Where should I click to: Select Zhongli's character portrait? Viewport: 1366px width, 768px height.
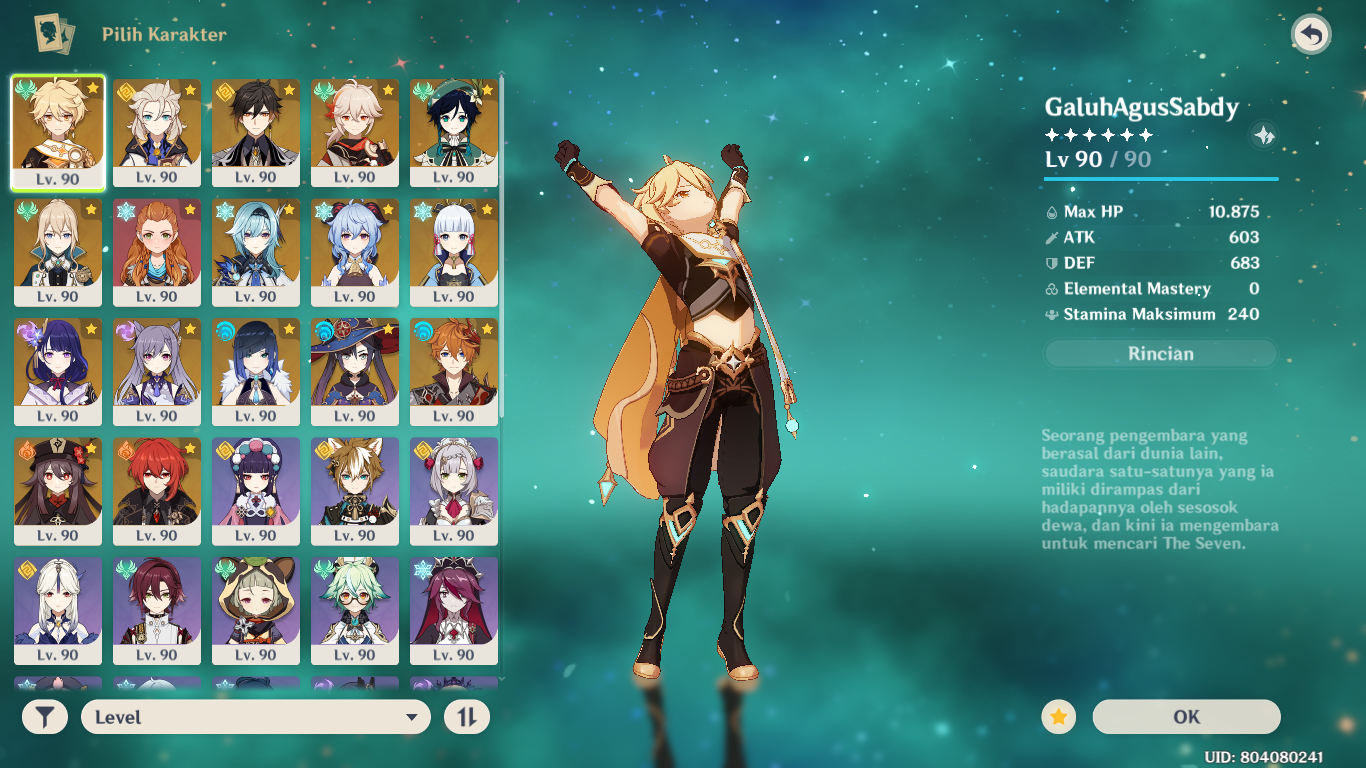click(x=256, y=120)
